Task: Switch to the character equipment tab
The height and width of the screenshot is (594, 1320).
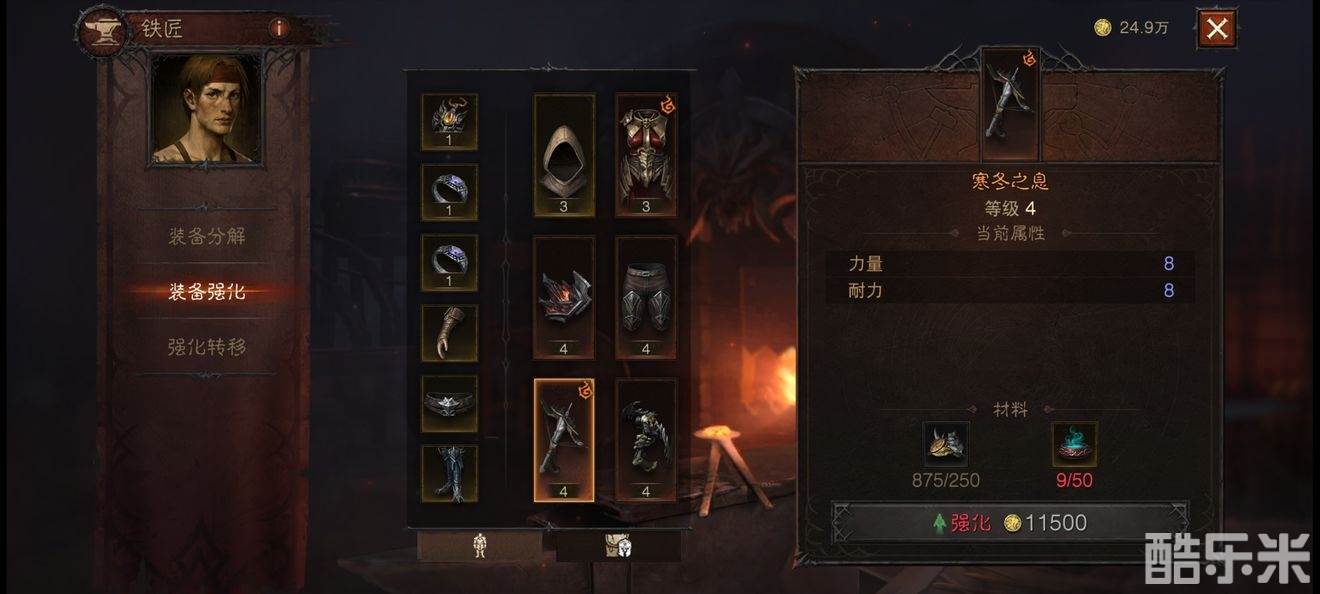Action: click(480, 546)
